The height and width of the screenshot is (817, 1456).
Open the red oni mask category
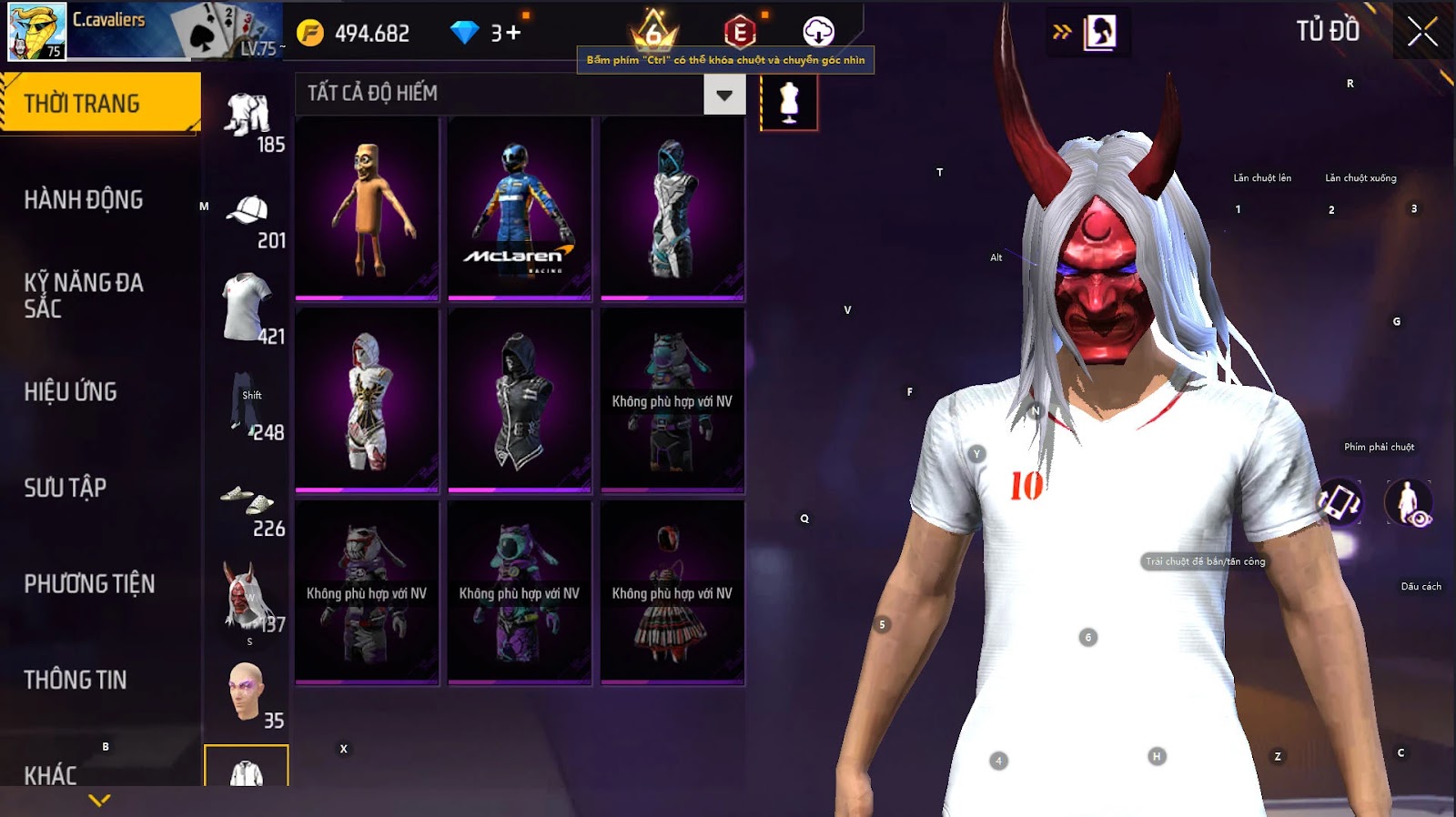coord(246,596)
